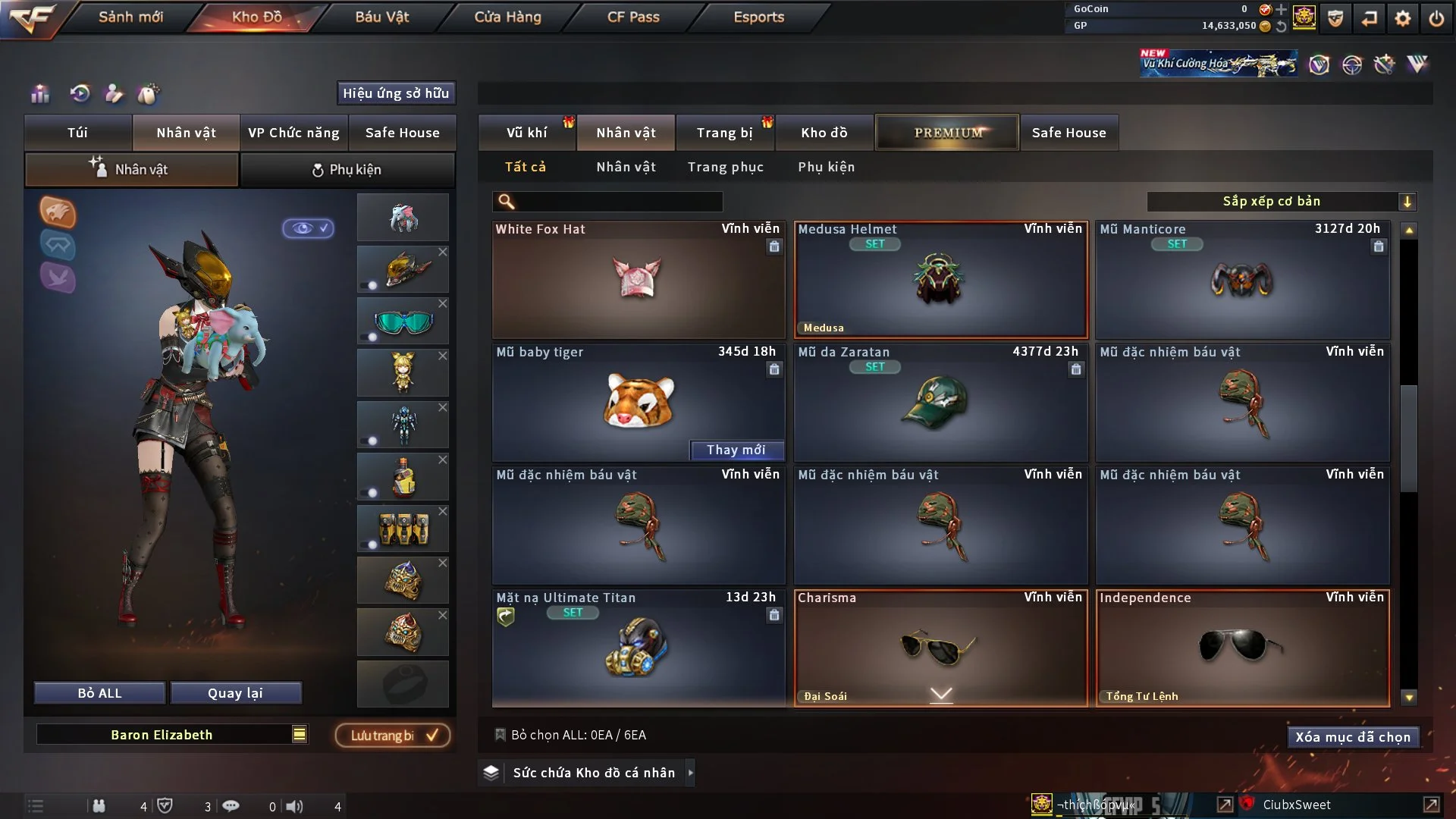Open the gear settings icon
The width and height of the screenshot is (1456, 819).
pyautogui.click(x=1402, y=18)
